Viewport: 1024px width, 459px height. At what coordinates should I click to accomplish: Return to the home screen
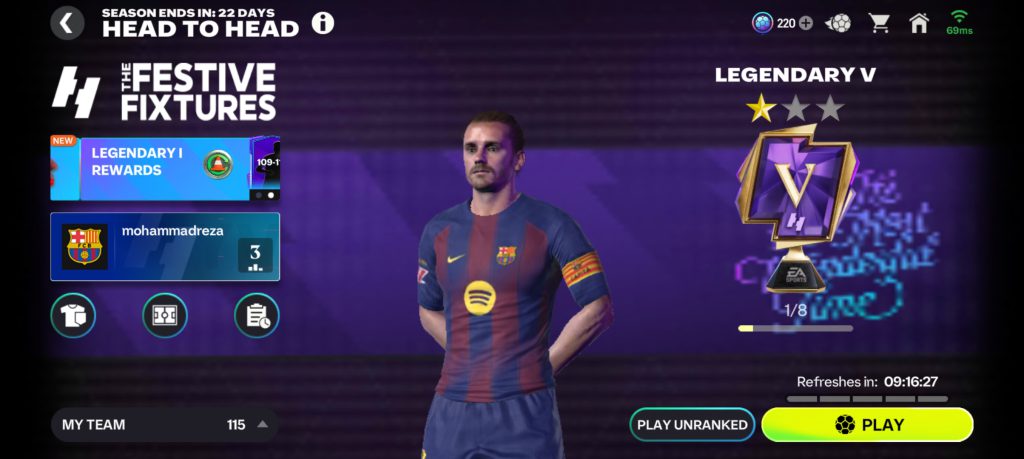(919, 23)
